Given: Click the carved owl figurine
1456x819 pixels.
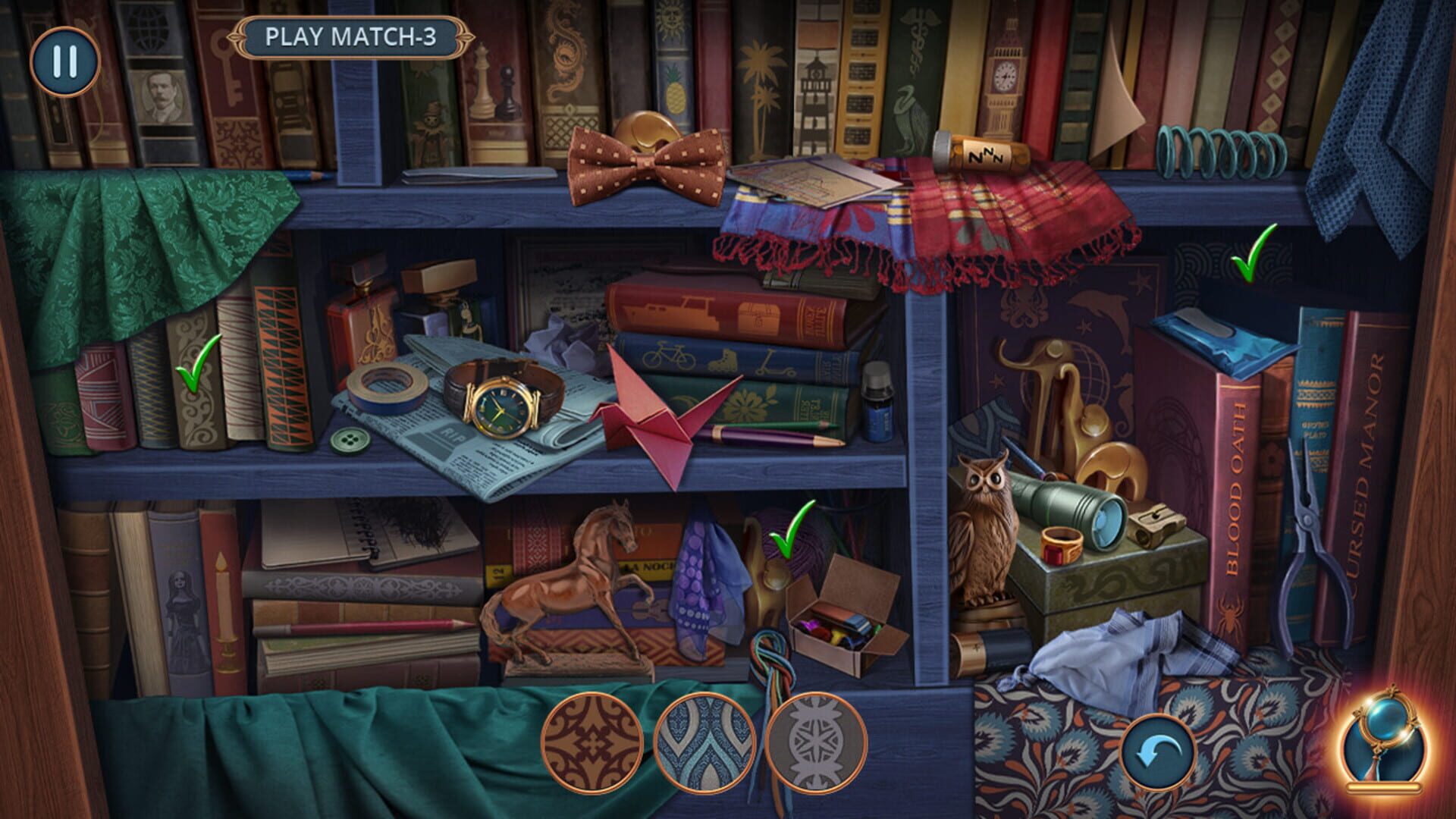Looking at the screenshot, I should click(x=986, y=531).
